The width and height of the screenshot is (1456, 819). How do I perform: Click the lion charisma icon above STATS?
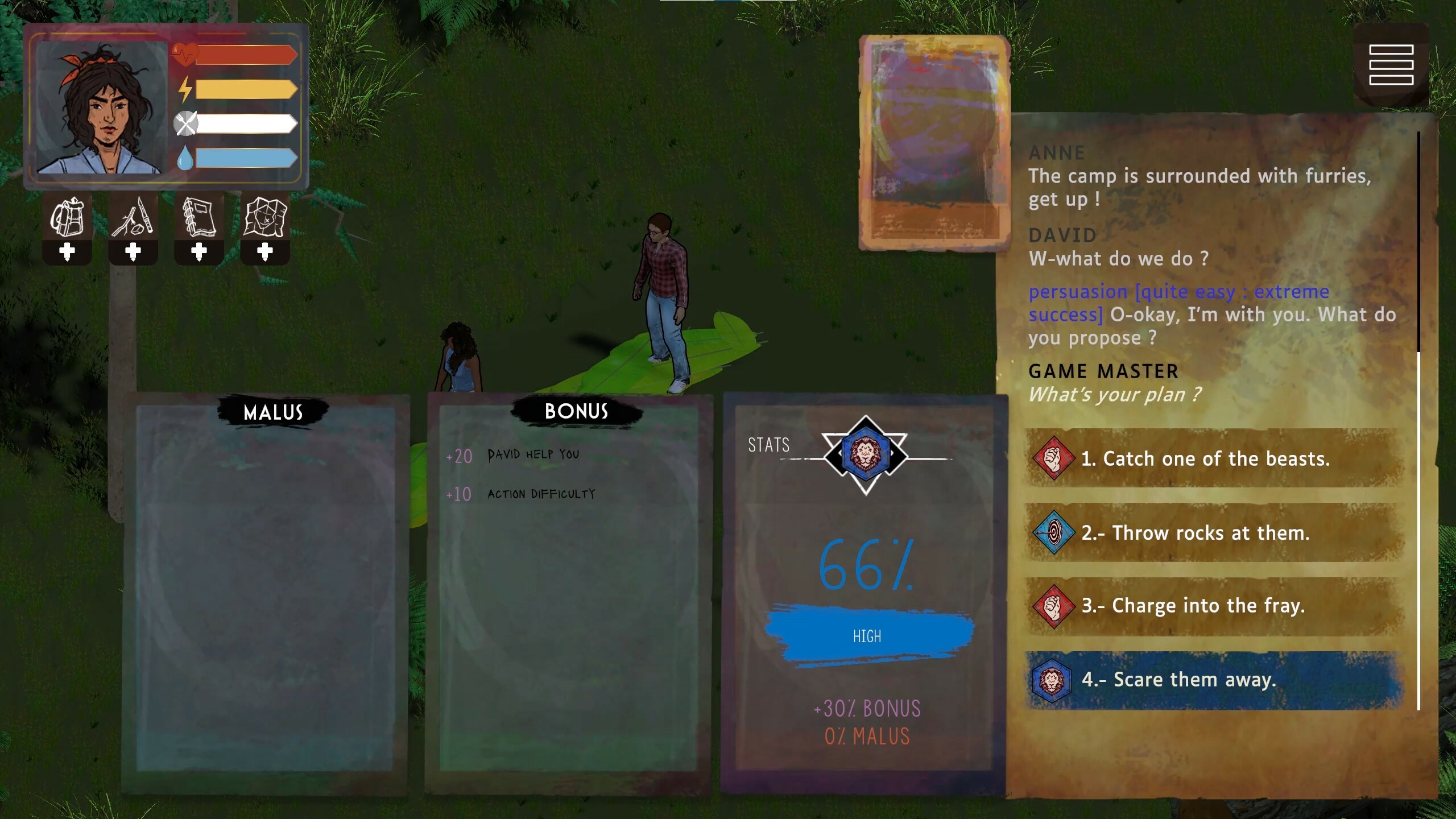point(865,452)
